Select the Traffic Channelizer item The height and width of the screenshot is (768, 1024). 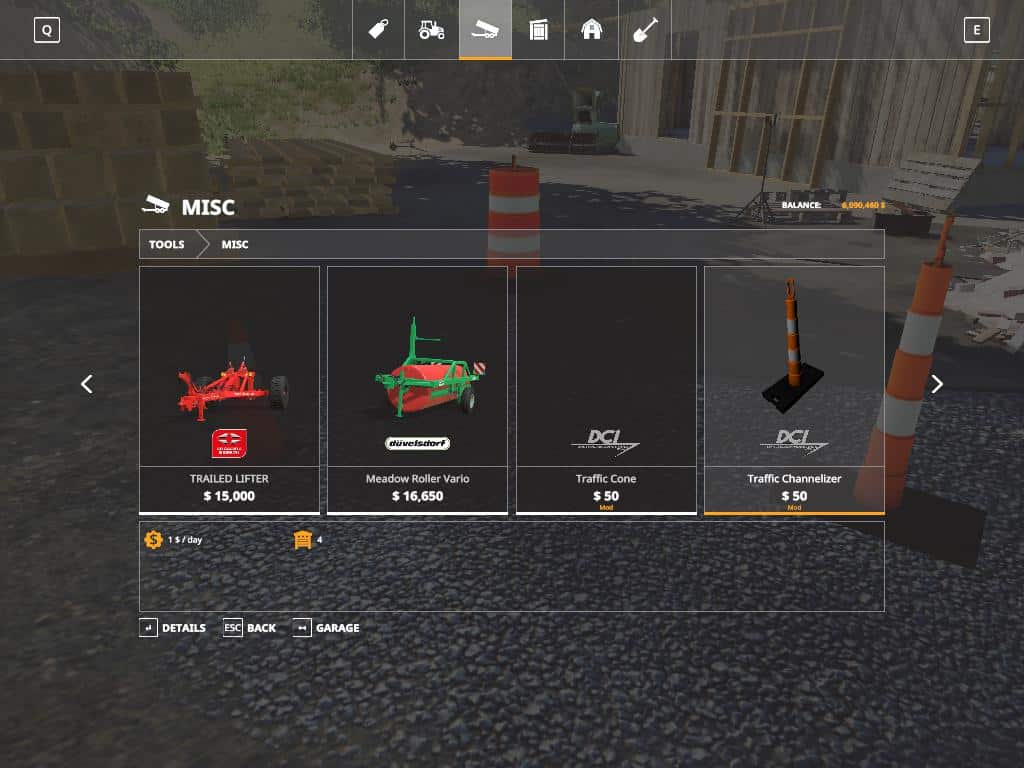[x=794, y=390]
